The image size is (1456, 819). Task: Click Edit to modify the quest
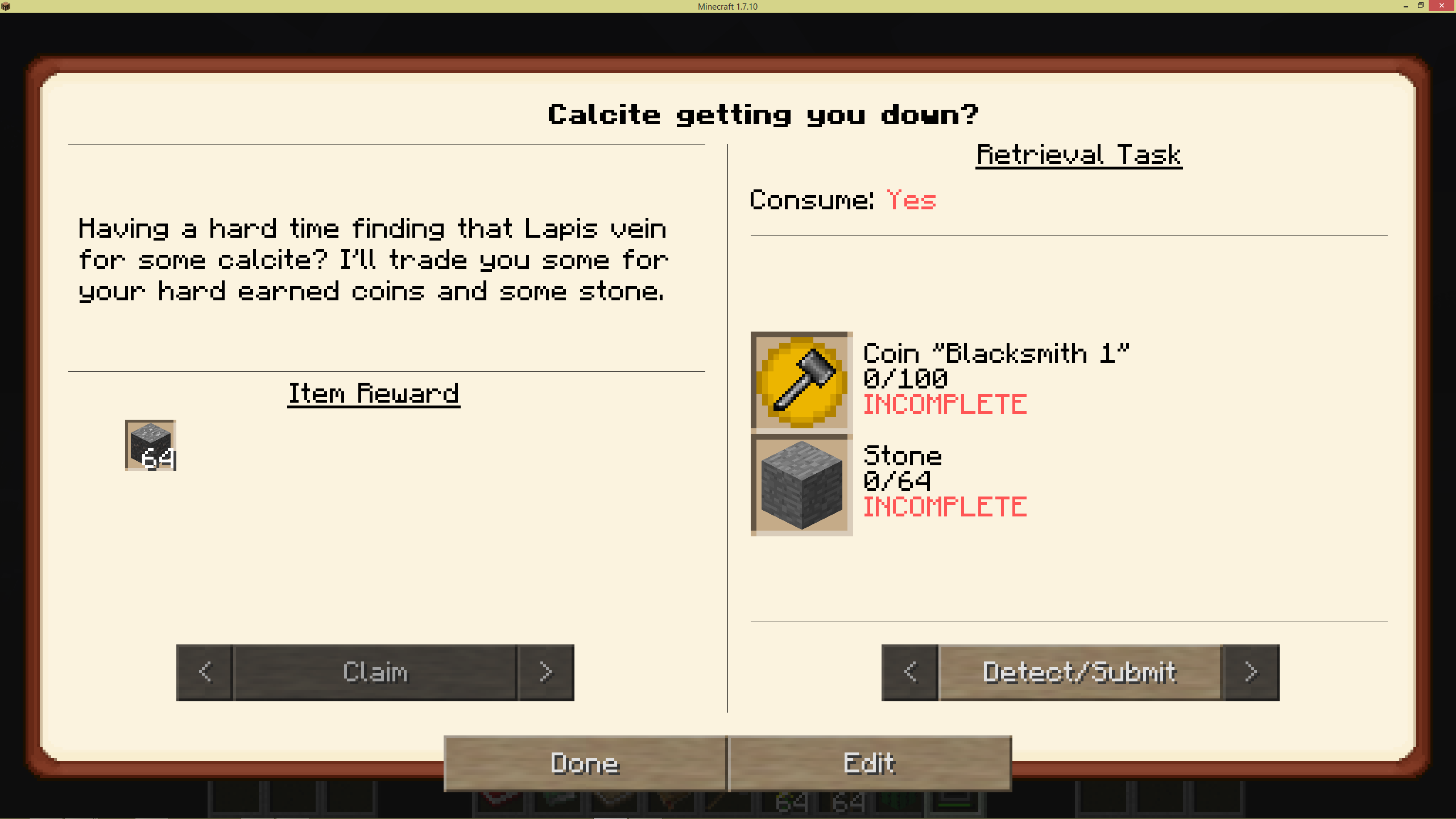870,764
